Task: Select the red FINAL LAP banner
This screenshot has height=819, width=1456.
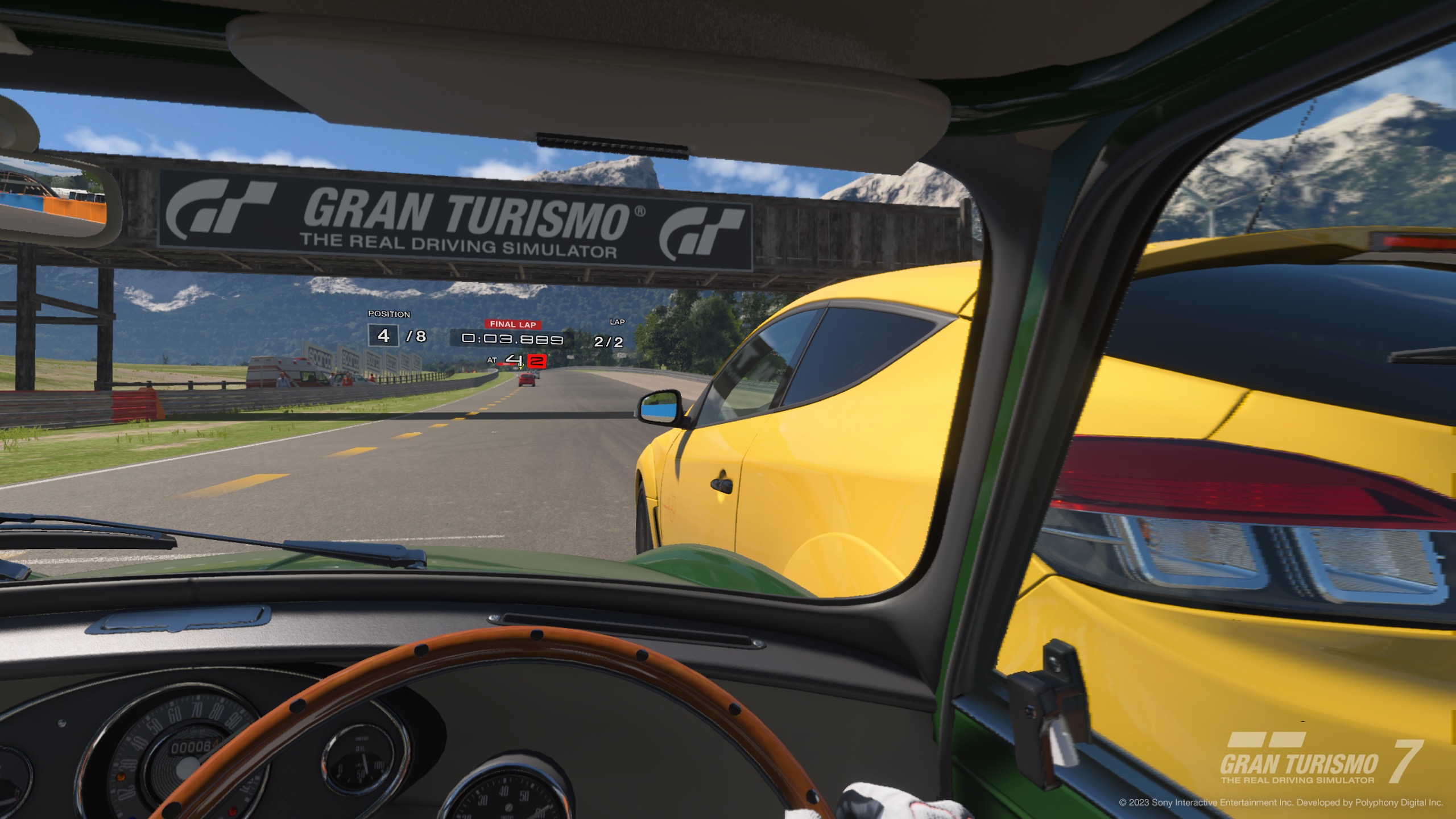Action: (512, 324)
